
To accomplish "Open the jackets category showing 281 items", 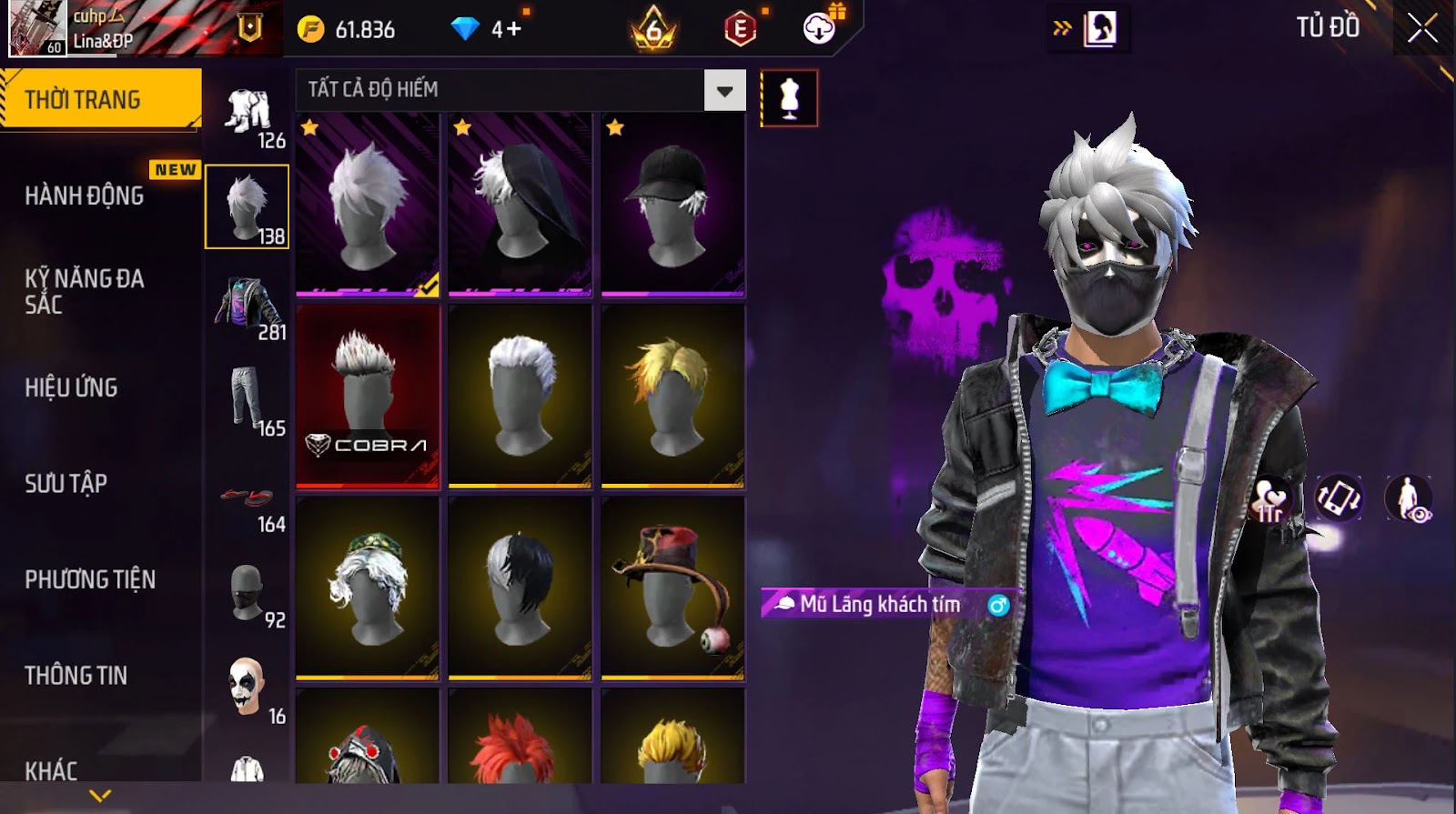I will (248, 305).
